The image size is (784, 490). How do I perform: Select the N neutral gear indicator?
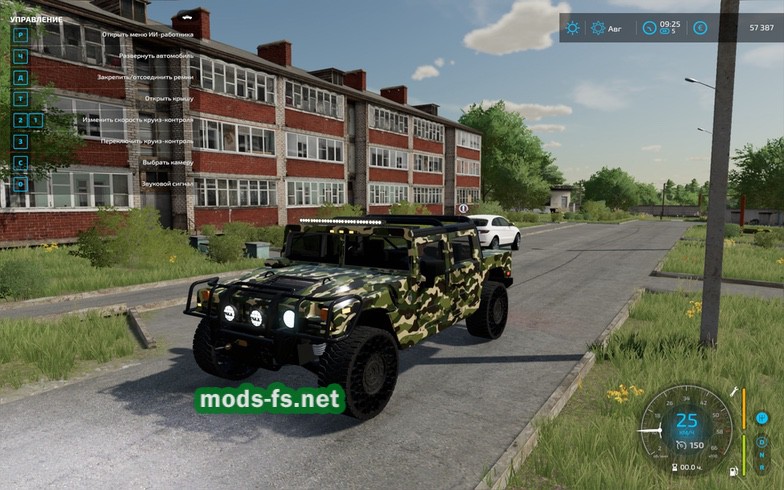(762, 455)
